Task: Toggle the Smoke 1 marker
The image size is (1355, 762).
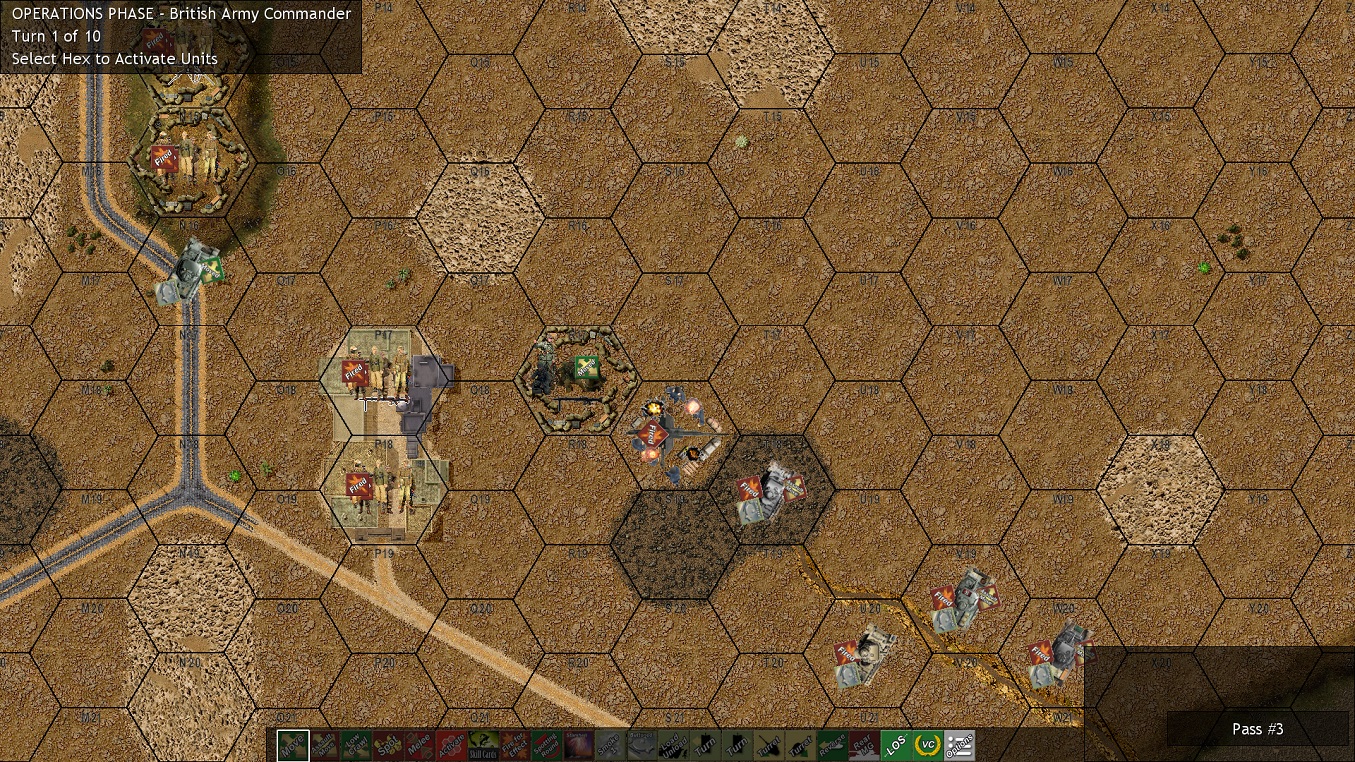Action: point(611,745)
